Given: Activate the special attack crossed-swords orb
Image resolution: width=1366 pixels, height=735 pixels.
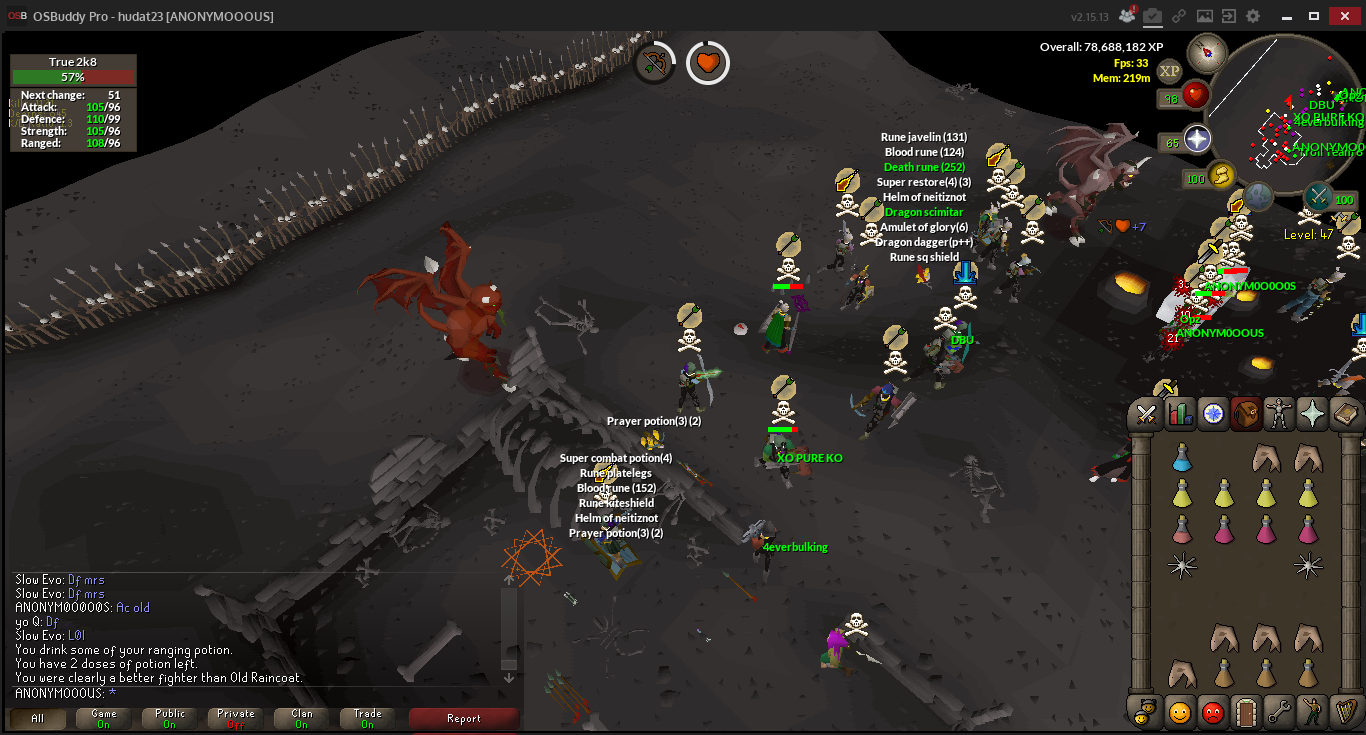Looking at the screenshot, I should pos(1318,195).
